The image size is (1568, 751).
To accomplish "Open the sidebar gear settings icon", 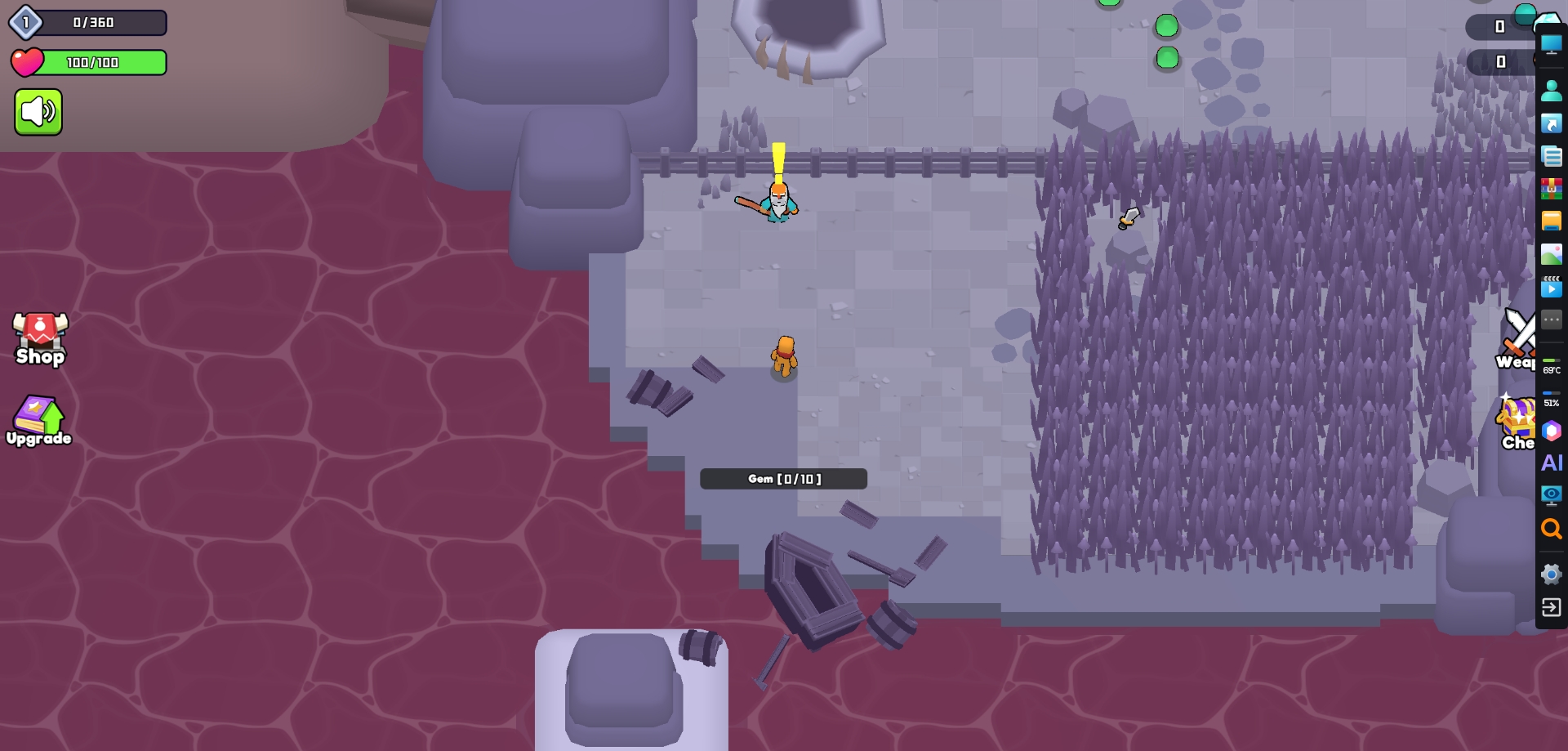I will pos(1551,574).
